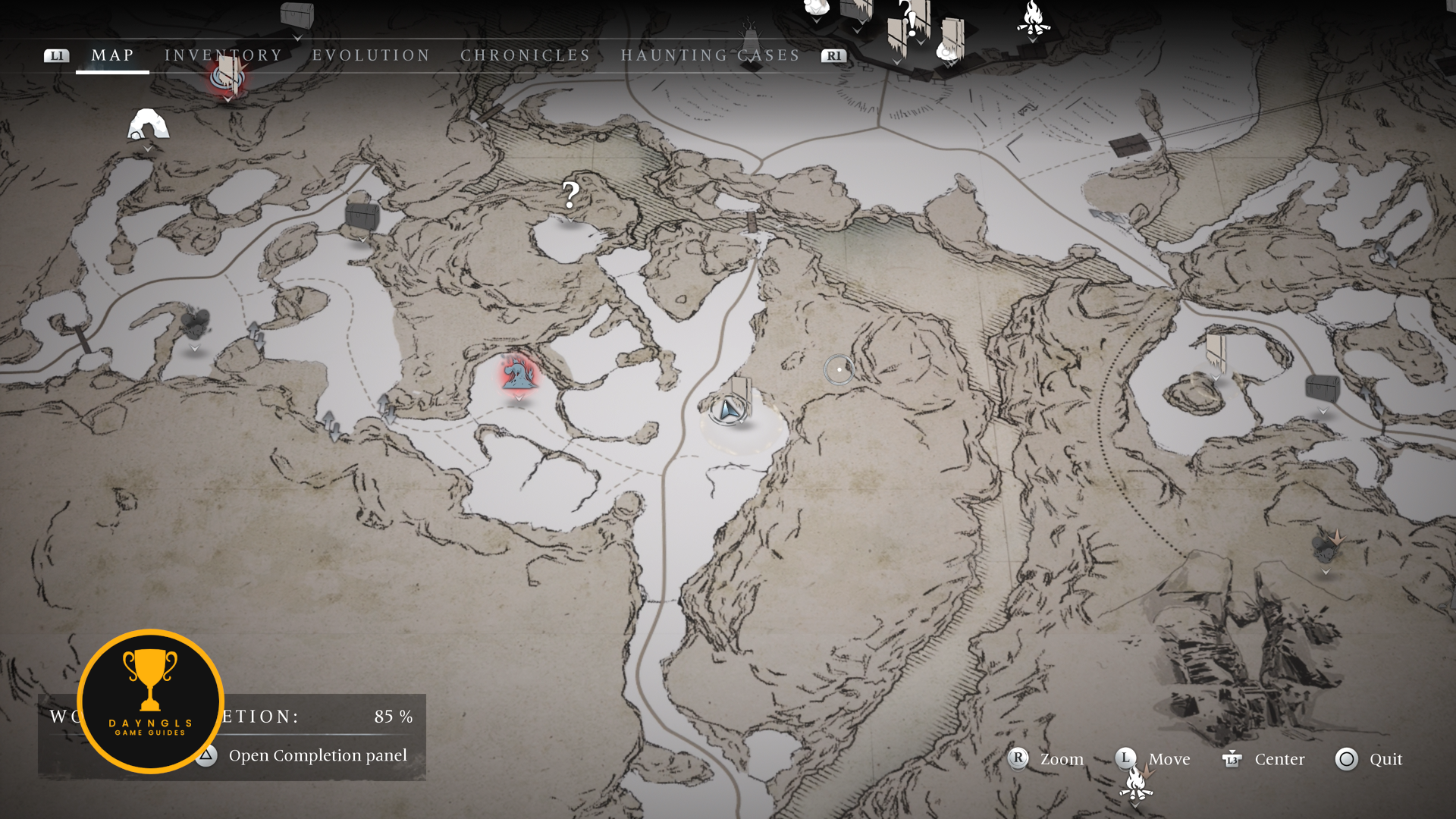This screenshot has width=1456, height=819.
Task: Select the red-glowing marker in the map center
Action: point(519,374)
